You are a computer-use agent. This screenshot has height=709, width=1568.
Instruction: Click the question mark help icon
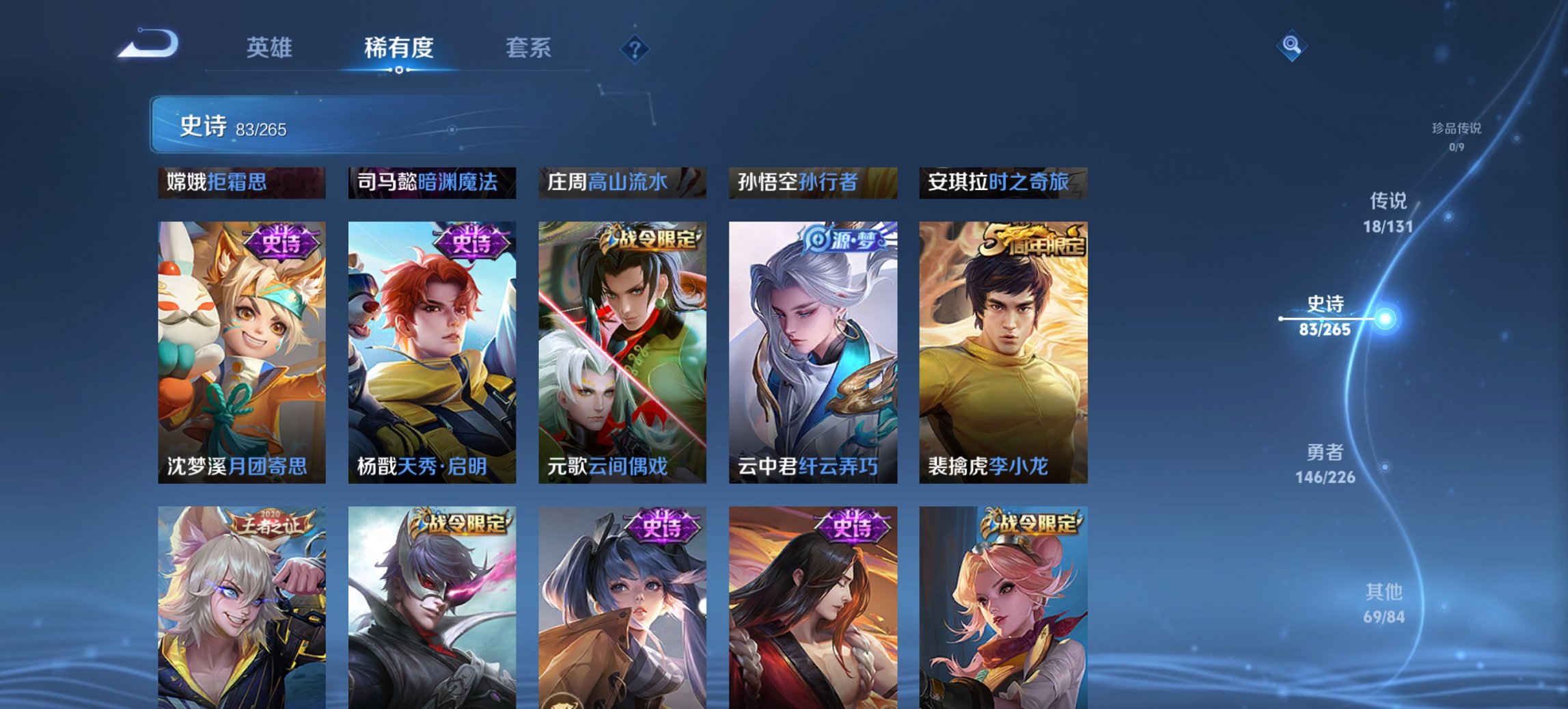click(634, 49)
